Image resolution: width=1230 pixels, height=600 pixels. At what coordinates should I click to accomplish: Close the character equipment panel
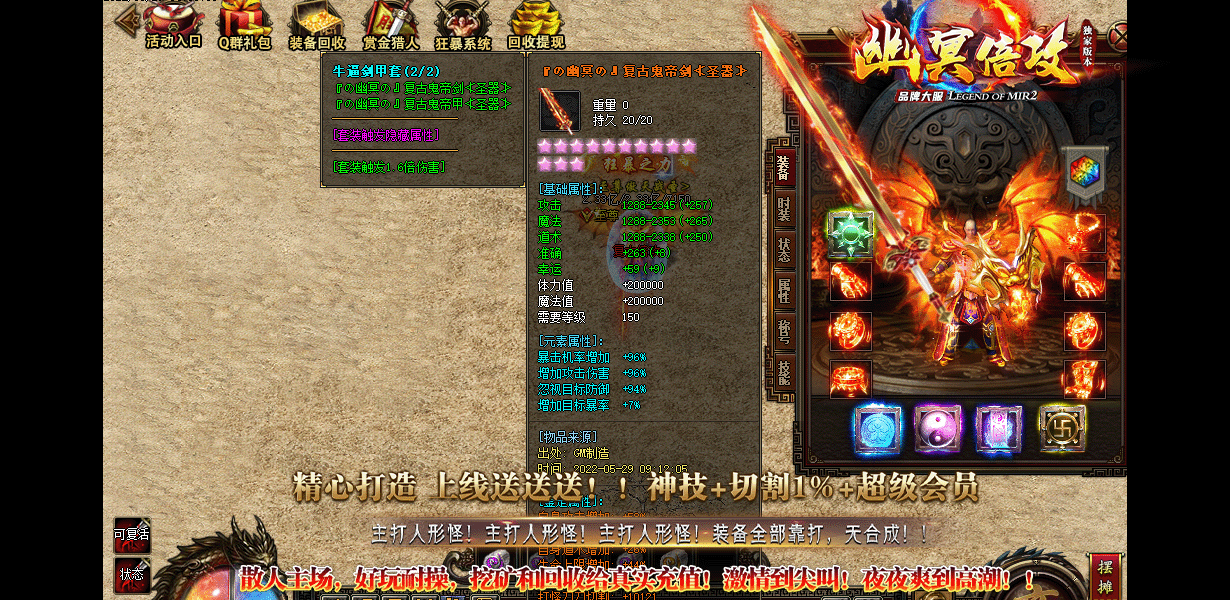click(x=1119, y=38)
